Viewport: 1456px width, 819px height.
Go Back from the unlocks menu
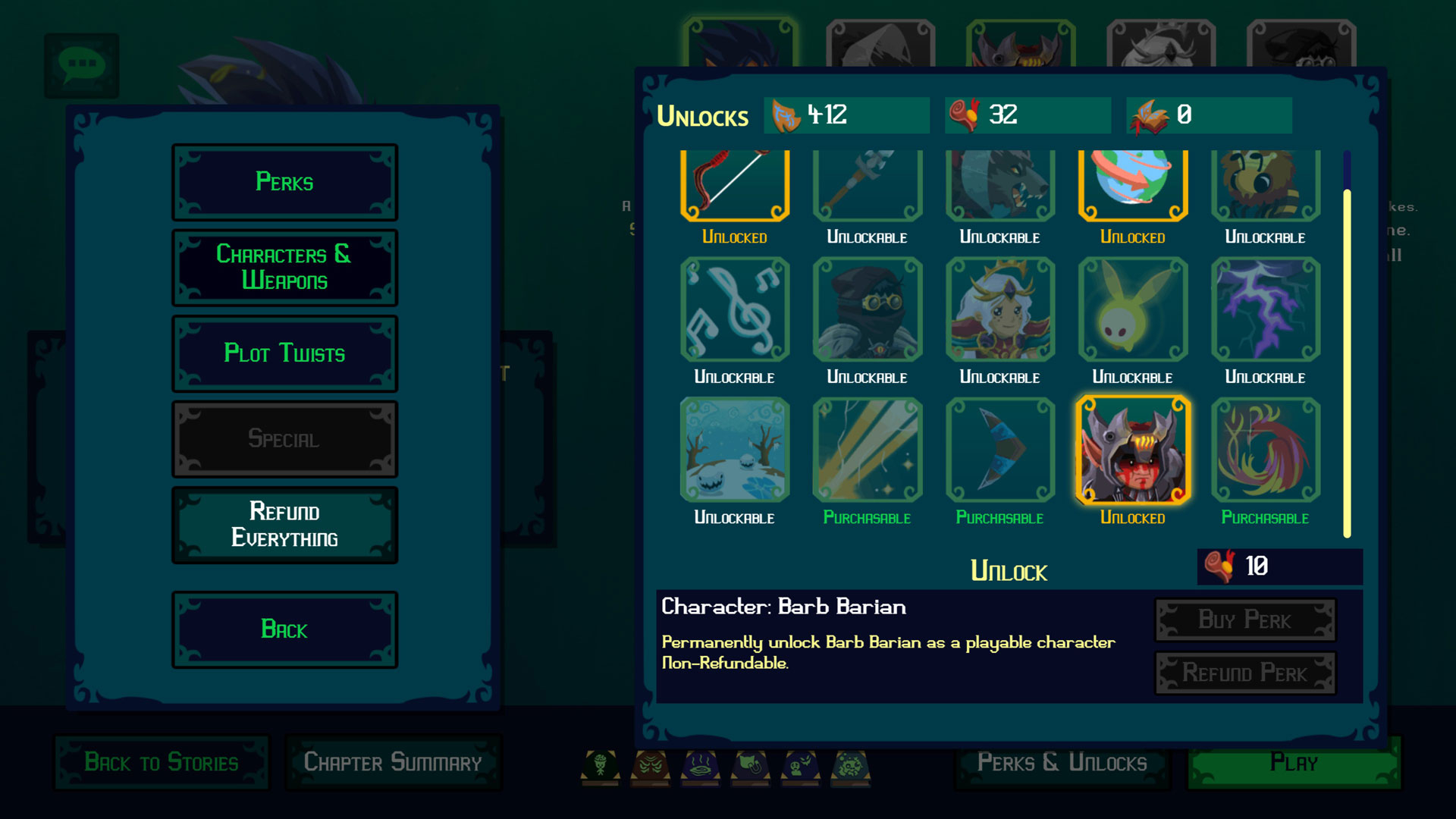pyautogui.click(x=284, y=629)
